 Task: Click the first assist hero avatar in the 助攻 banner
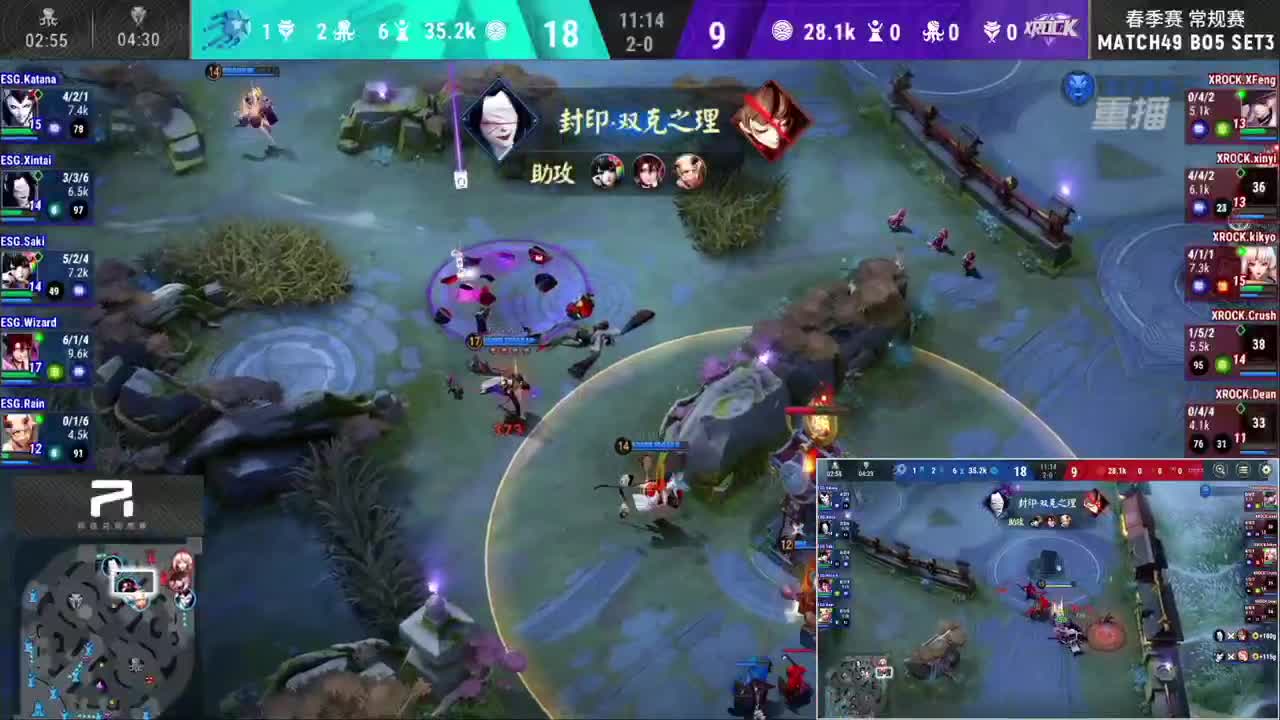coord(608,172)
